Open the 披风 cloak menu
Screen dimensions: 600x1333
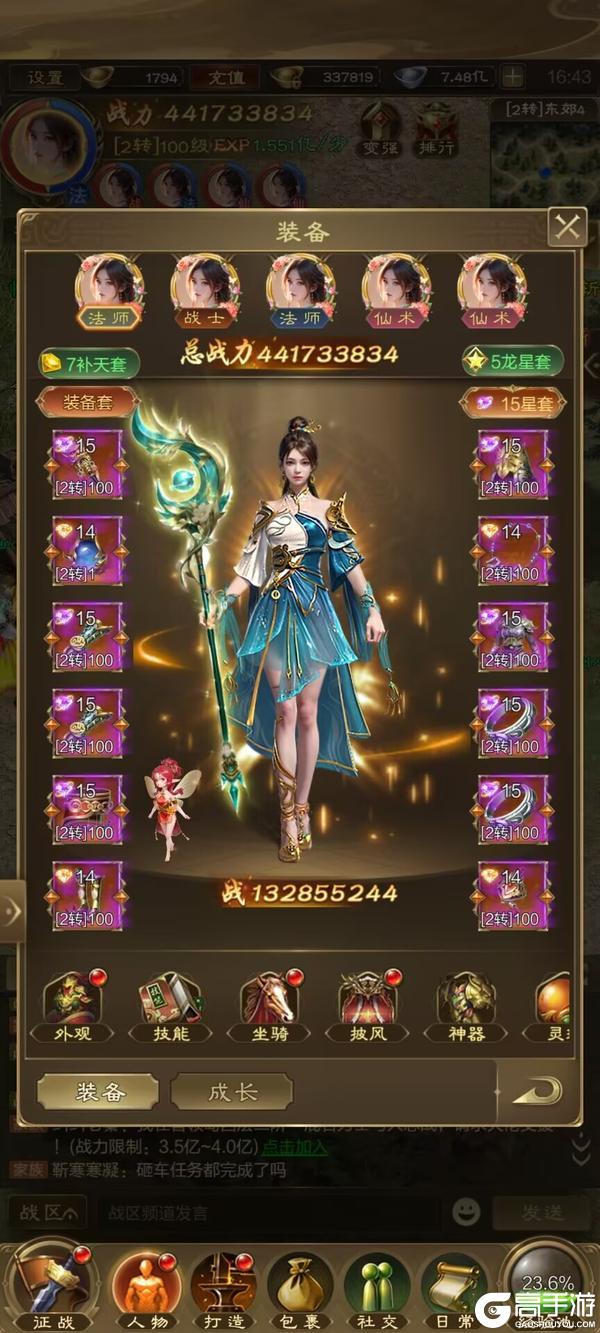click(x=366, y=1006)
